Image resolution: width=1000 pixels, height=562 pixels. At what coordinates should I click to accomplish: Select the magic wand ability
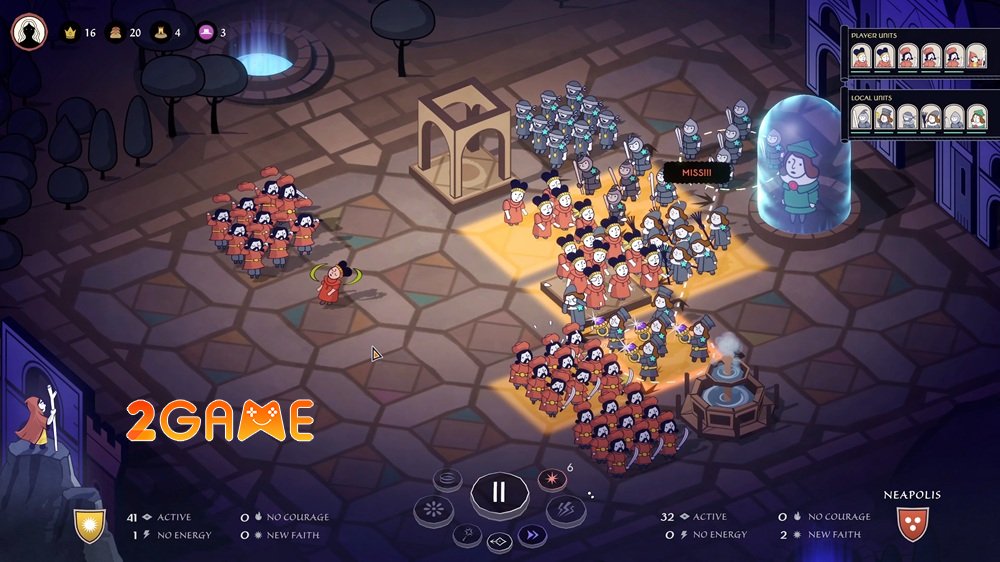pyautogui.click(x=468, y=535)
